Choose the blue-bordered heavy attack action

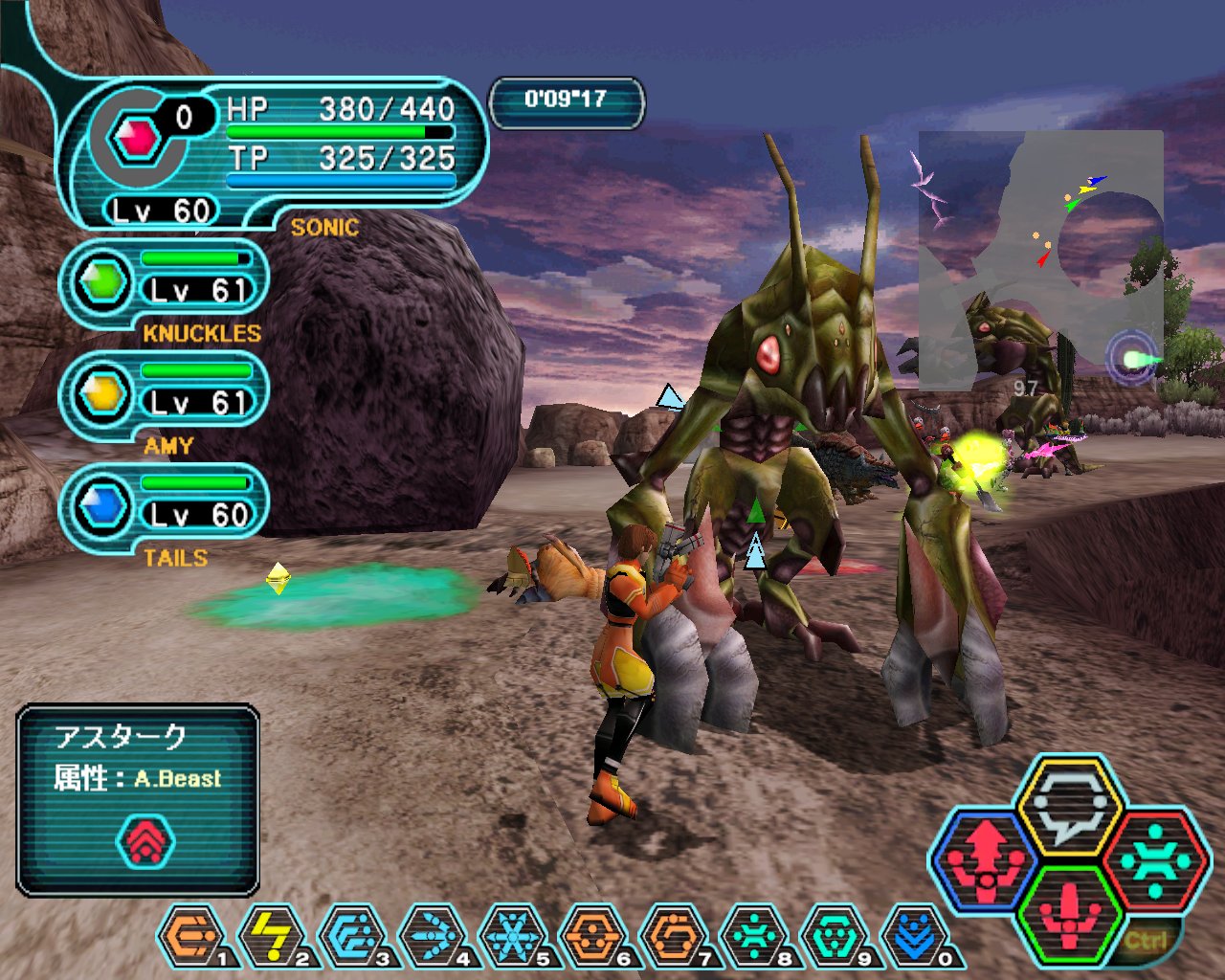pyautogui.click(x=985, y=858)
